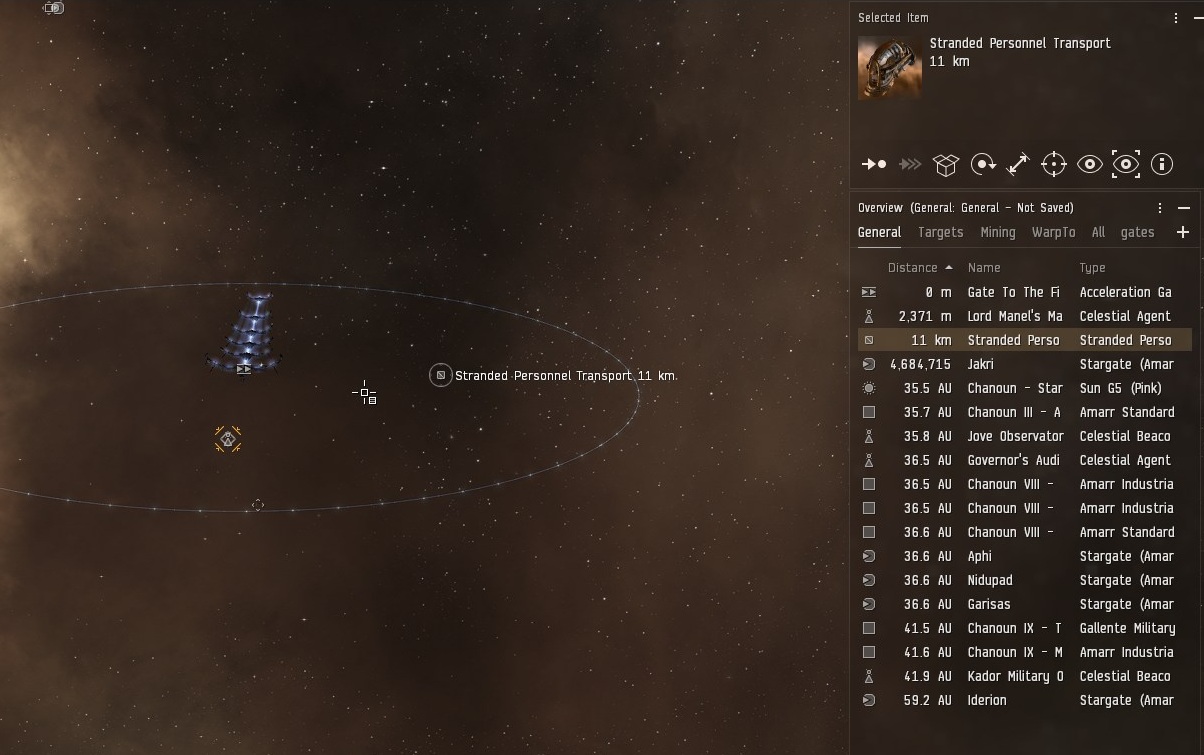Lock target on selected item
Image resolution: width=1204 pixels, height=755 pixels.
[1054, 164]
